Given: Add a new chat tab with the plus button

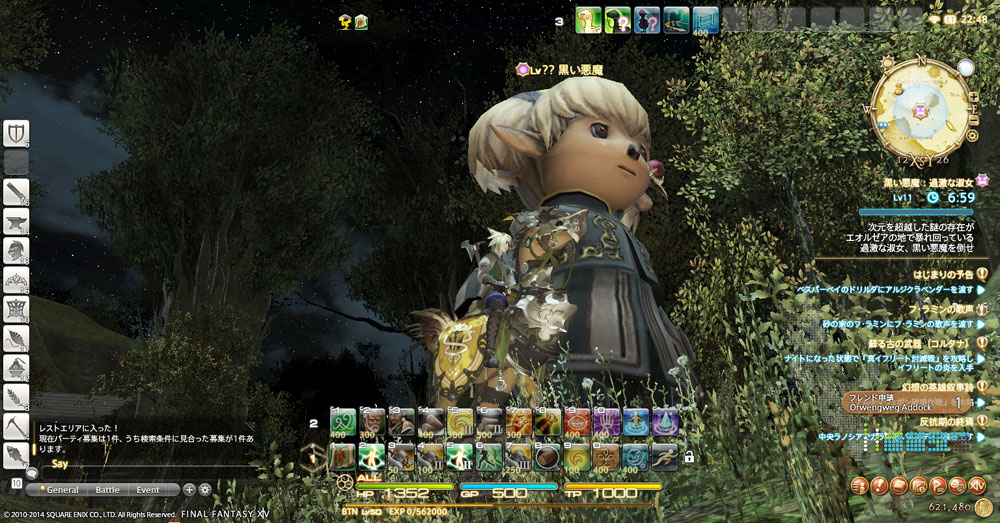Looking at the screenshot, I should [189, 490].
